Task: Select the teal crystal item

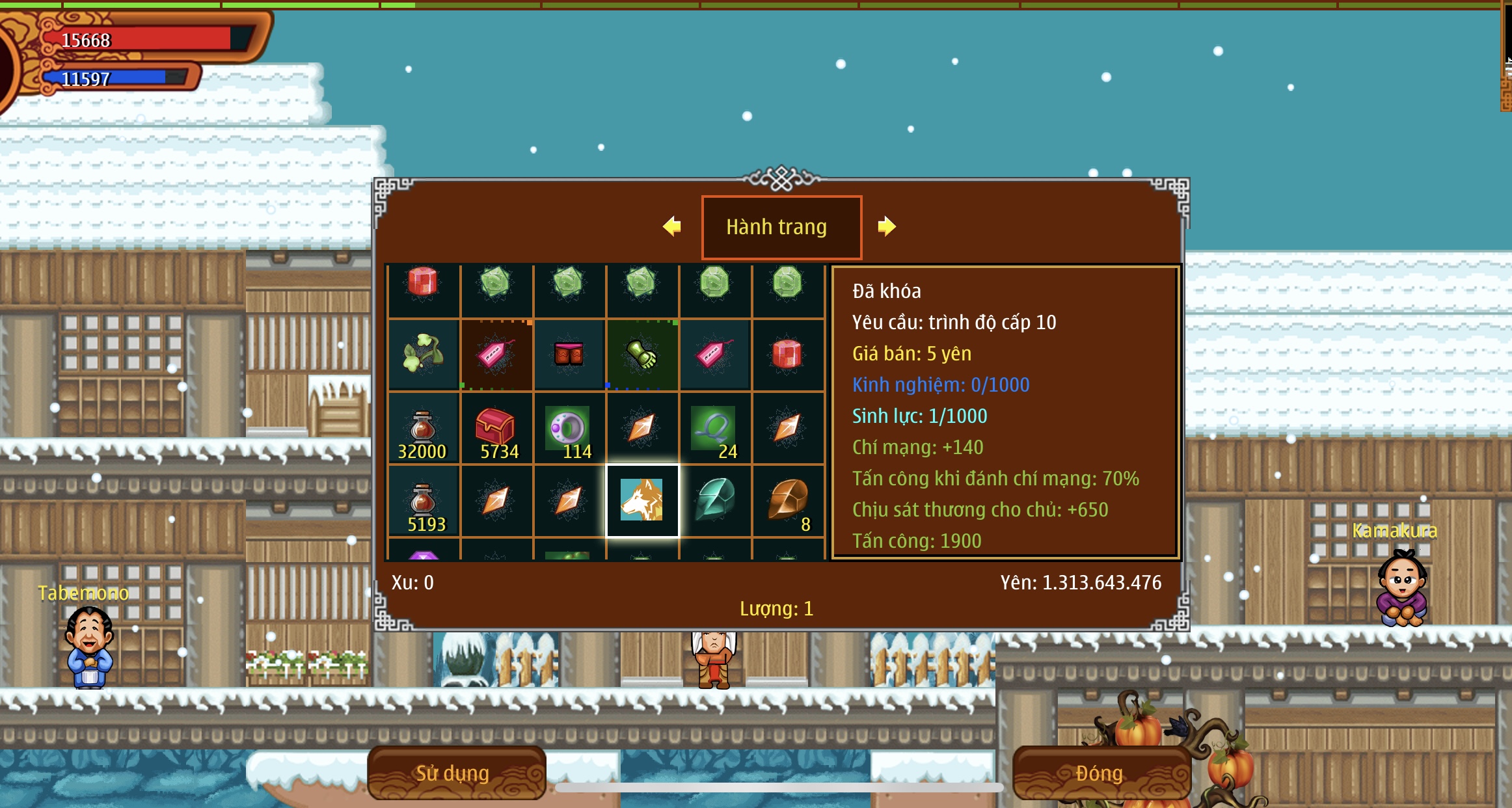Action: (x=715, y=500)
